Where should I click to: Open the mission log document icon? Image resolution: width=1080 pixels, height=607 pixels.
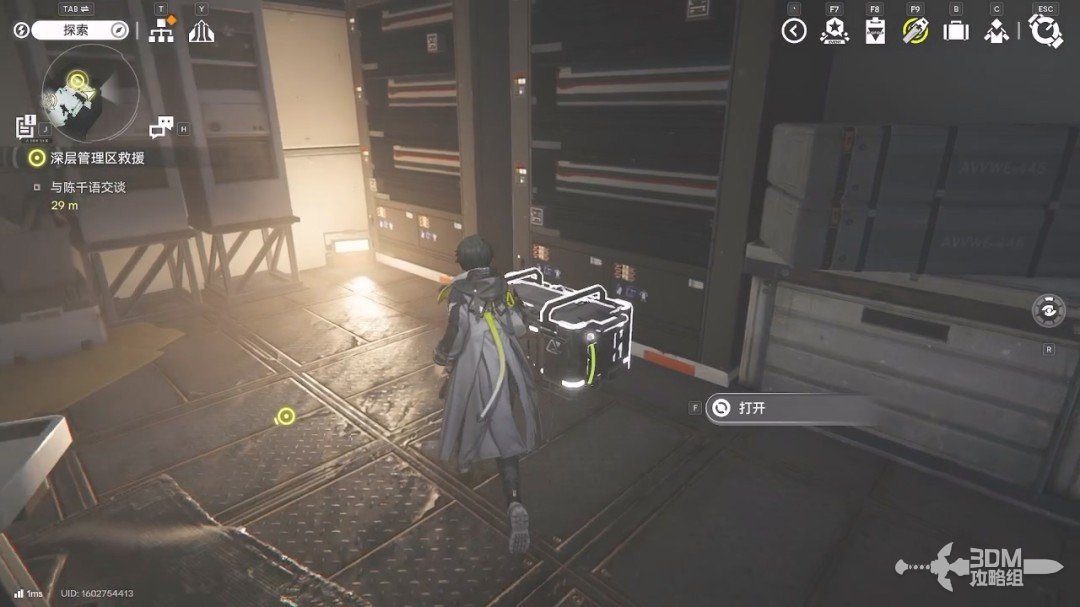tap(26, 127)
